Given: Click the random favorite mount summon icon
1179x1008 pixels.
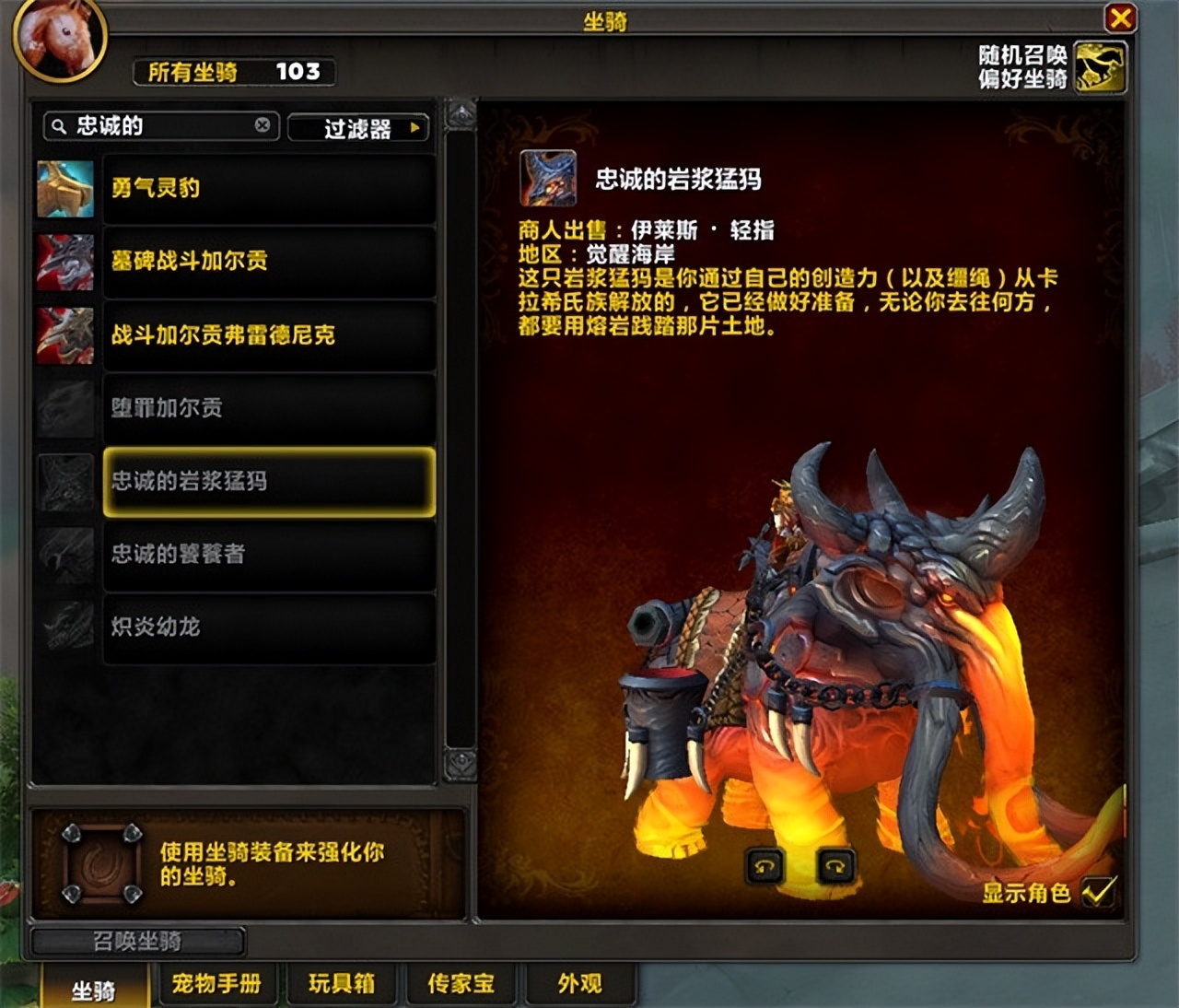Looking at the screenshot, I should pyautogui.click(x=1102, y=66).
